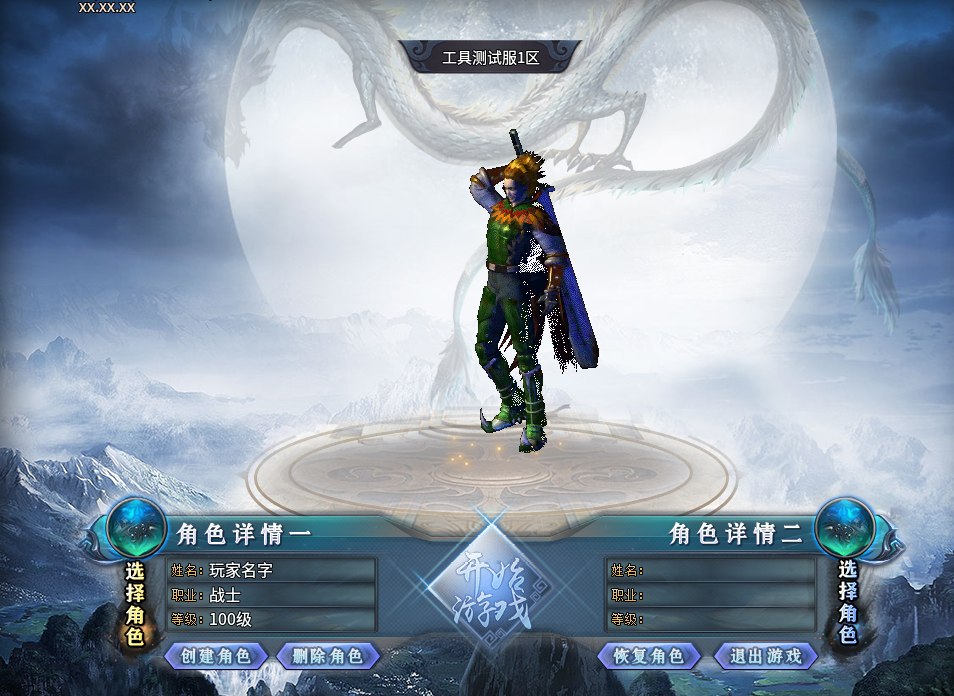The width and height of the screenshot is (954, 696).
Task: Open the 恢复角色 restore character option
Action: click(648, 656)
